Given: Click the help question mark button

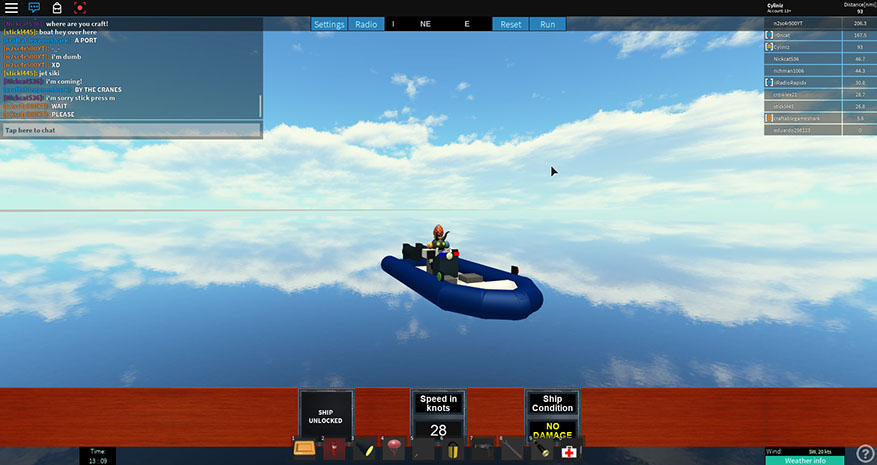Looking at the screenshot, I should pyautogui.click(x=866, y=454).
